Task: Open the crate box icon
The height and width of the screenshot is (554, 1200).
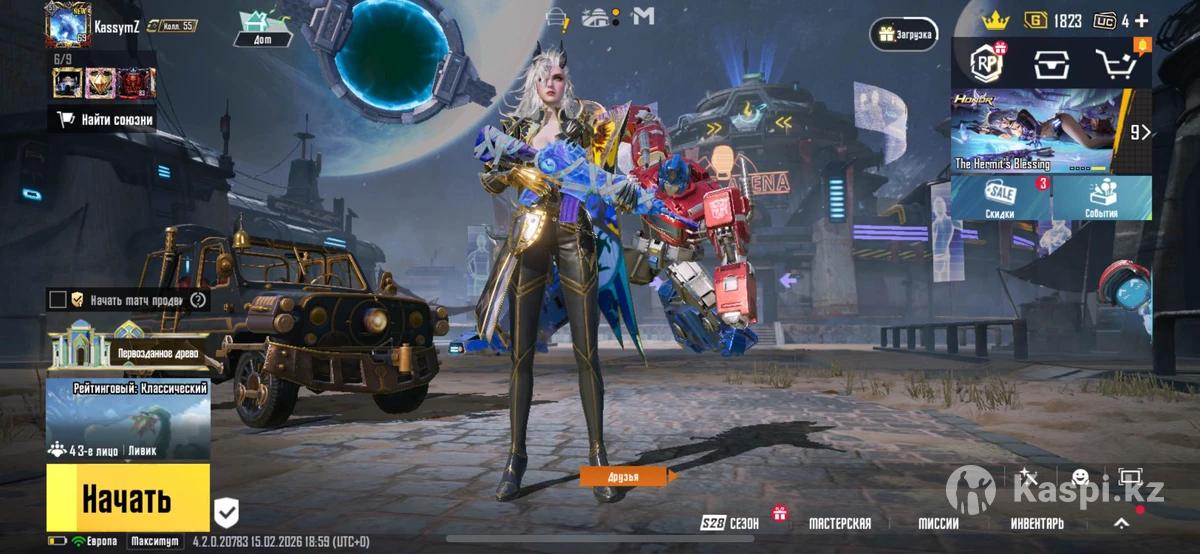Action: pyautogui.click(x=1051, y=64)
